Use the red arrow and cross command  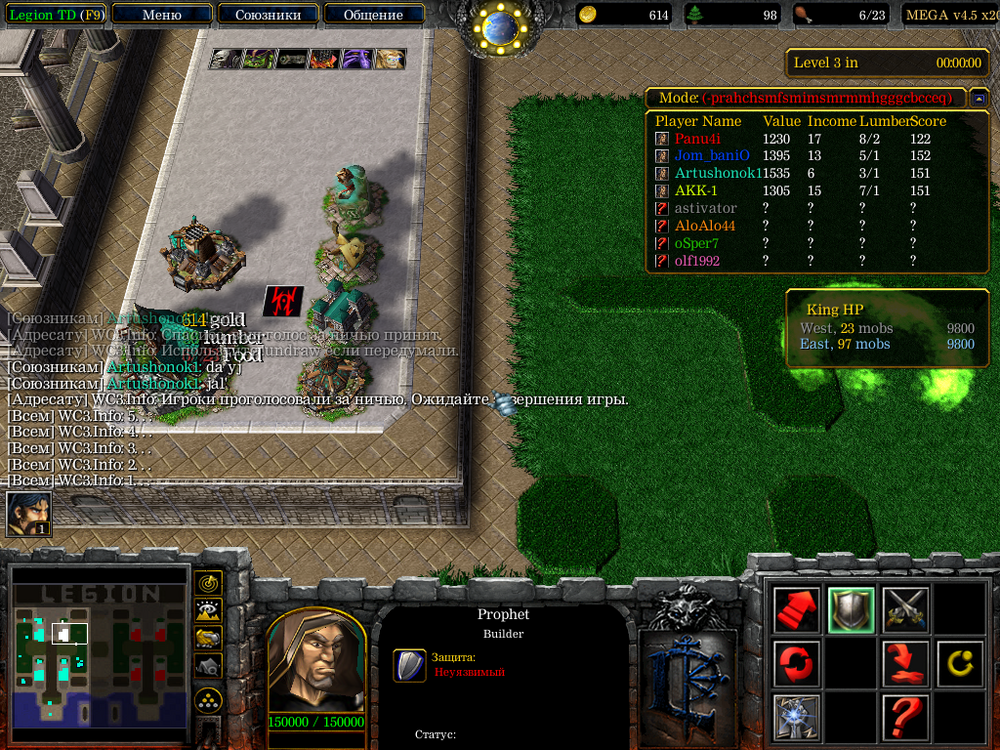(x=905, y=663)
